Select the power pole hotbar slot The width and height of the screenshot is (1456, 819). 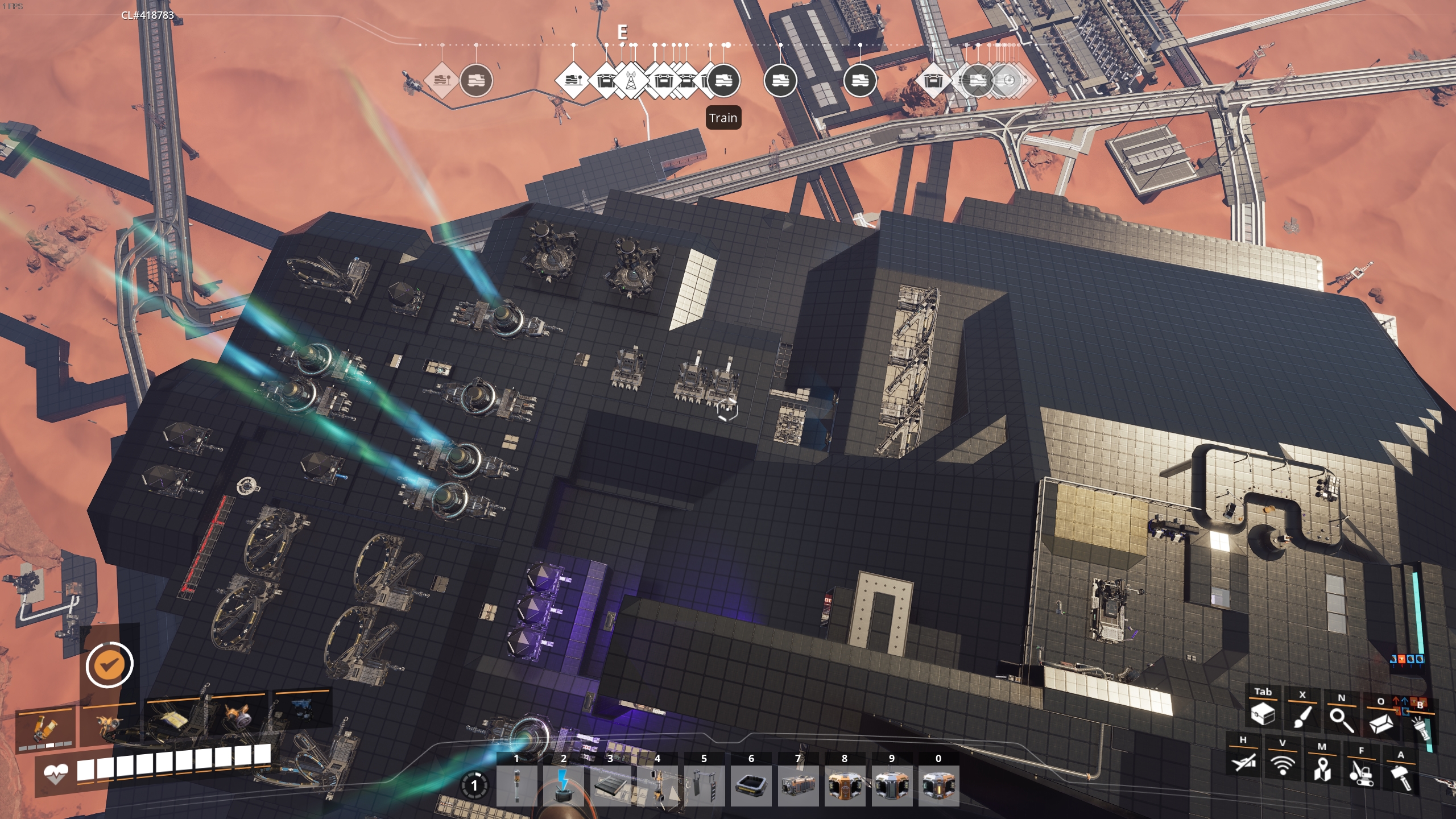[516, 785]
